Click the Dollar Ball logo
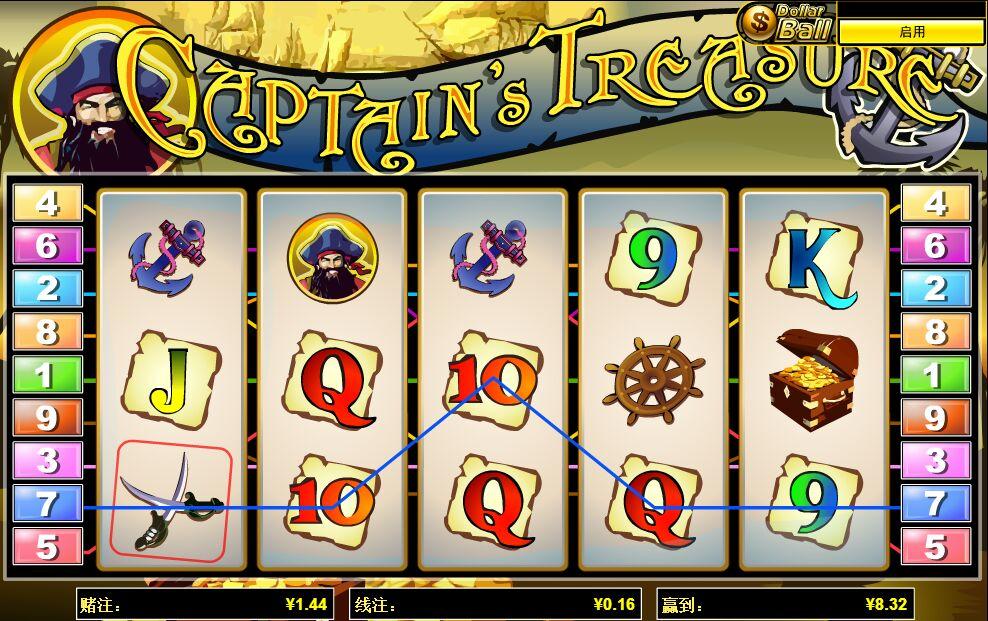Viewport: 988px width, 621px height. coord(786,21)
